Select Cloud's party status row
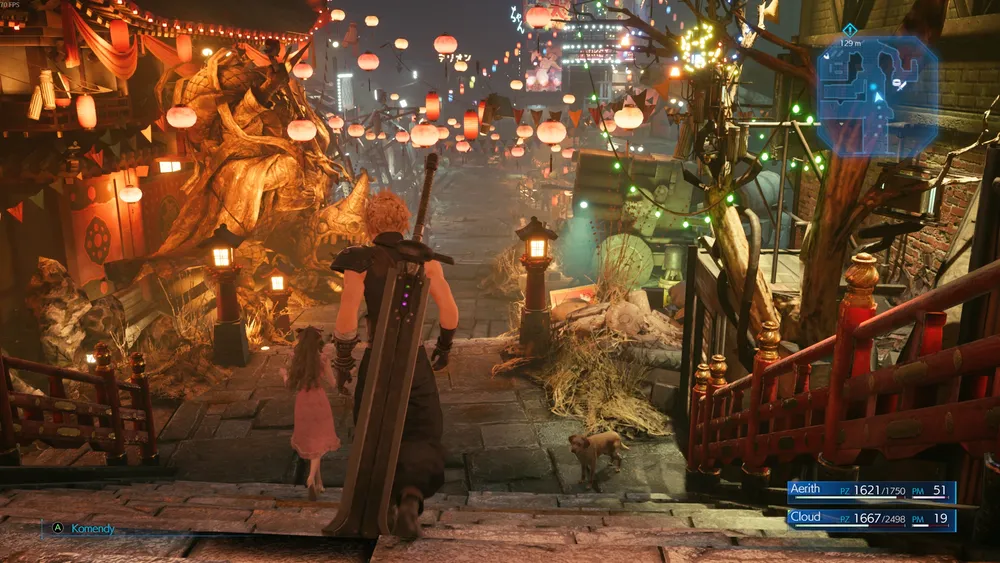This screenshot has height=563, width=1000. pos(870,518)
